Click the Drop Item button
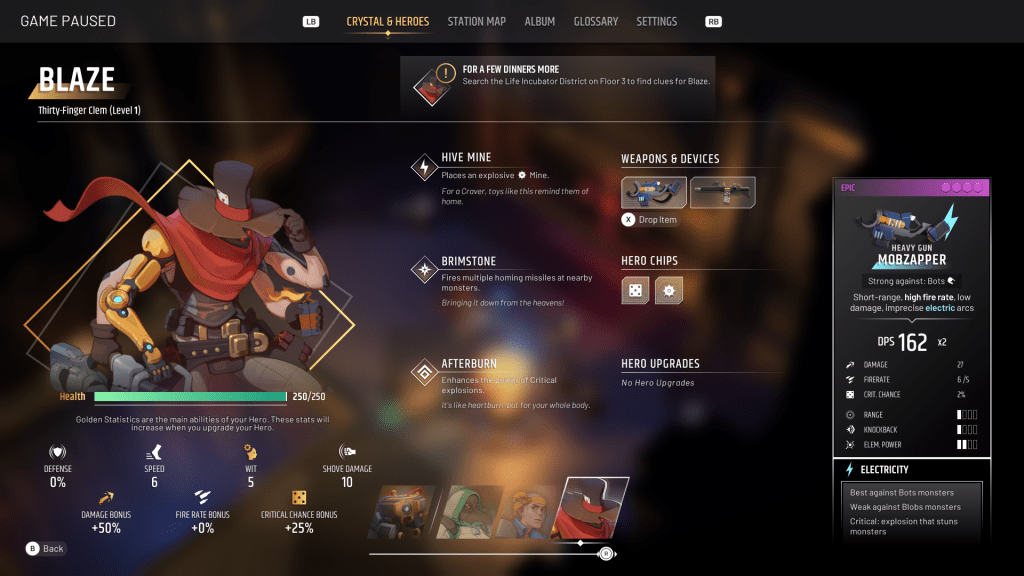This screenshot has width=1024, height=576. [x=650, y=220]
